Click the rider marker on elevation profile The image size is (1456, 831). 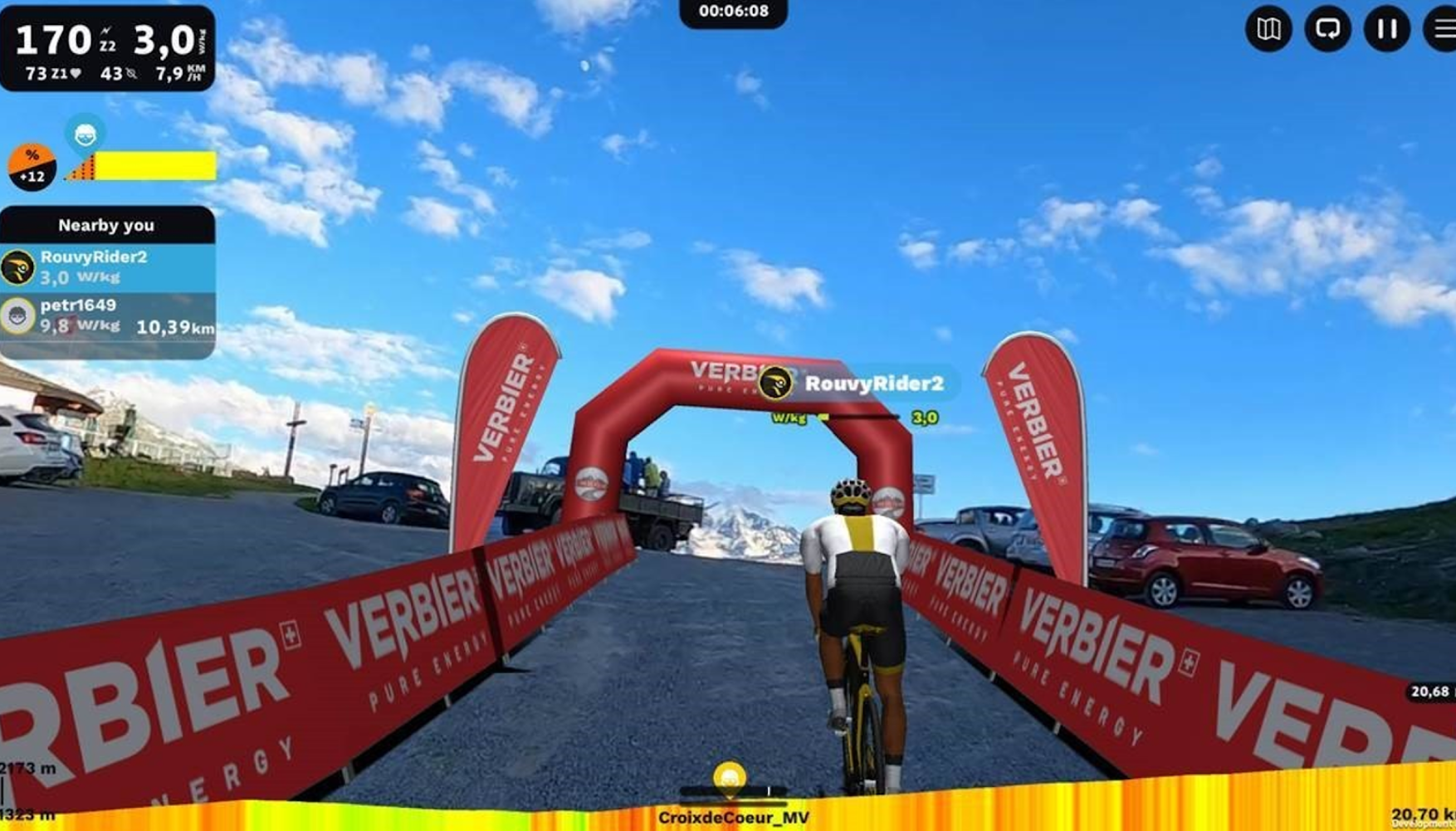(729, 778)
